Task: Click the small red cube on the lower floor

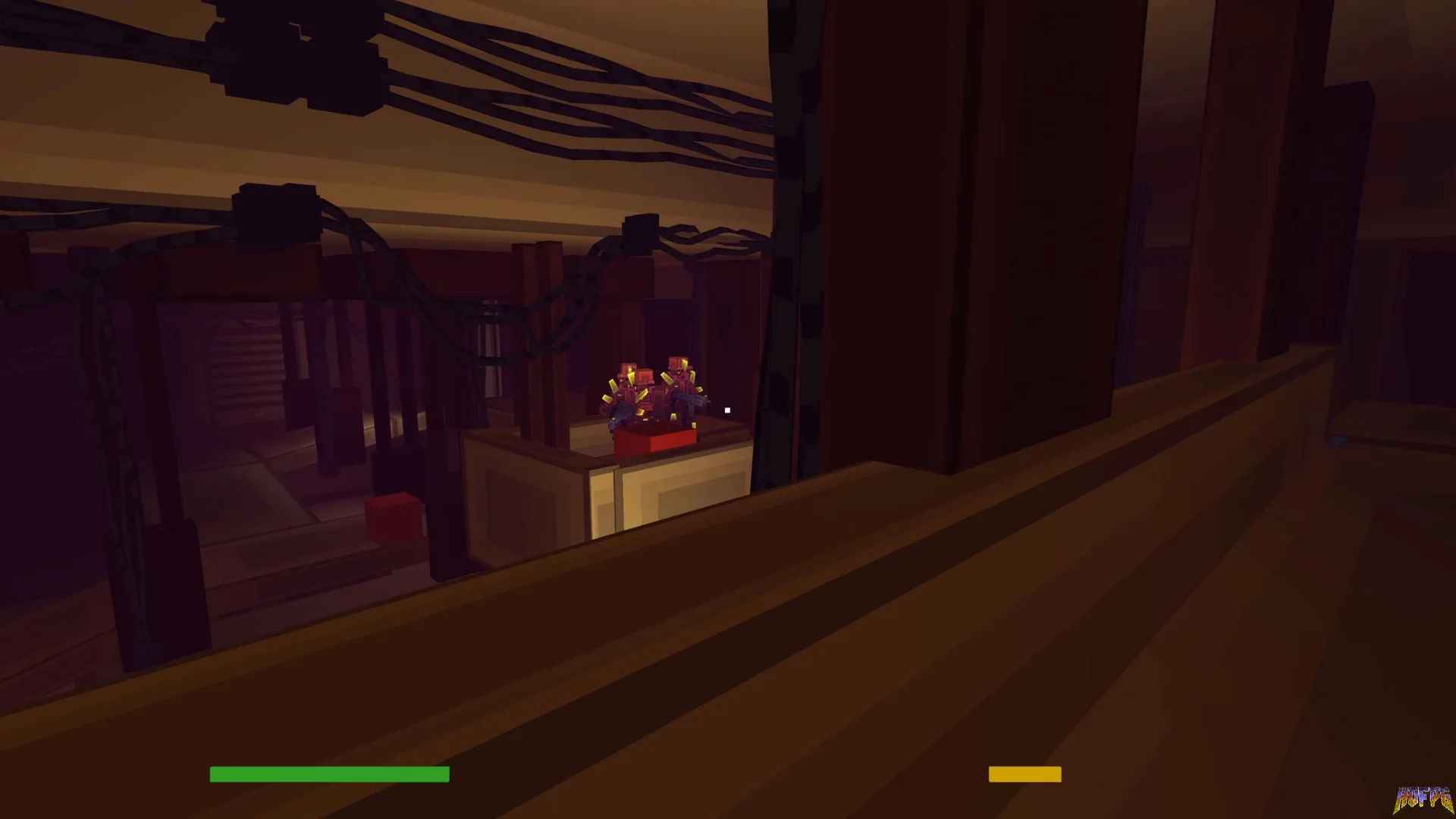Action: coord(394,519)
